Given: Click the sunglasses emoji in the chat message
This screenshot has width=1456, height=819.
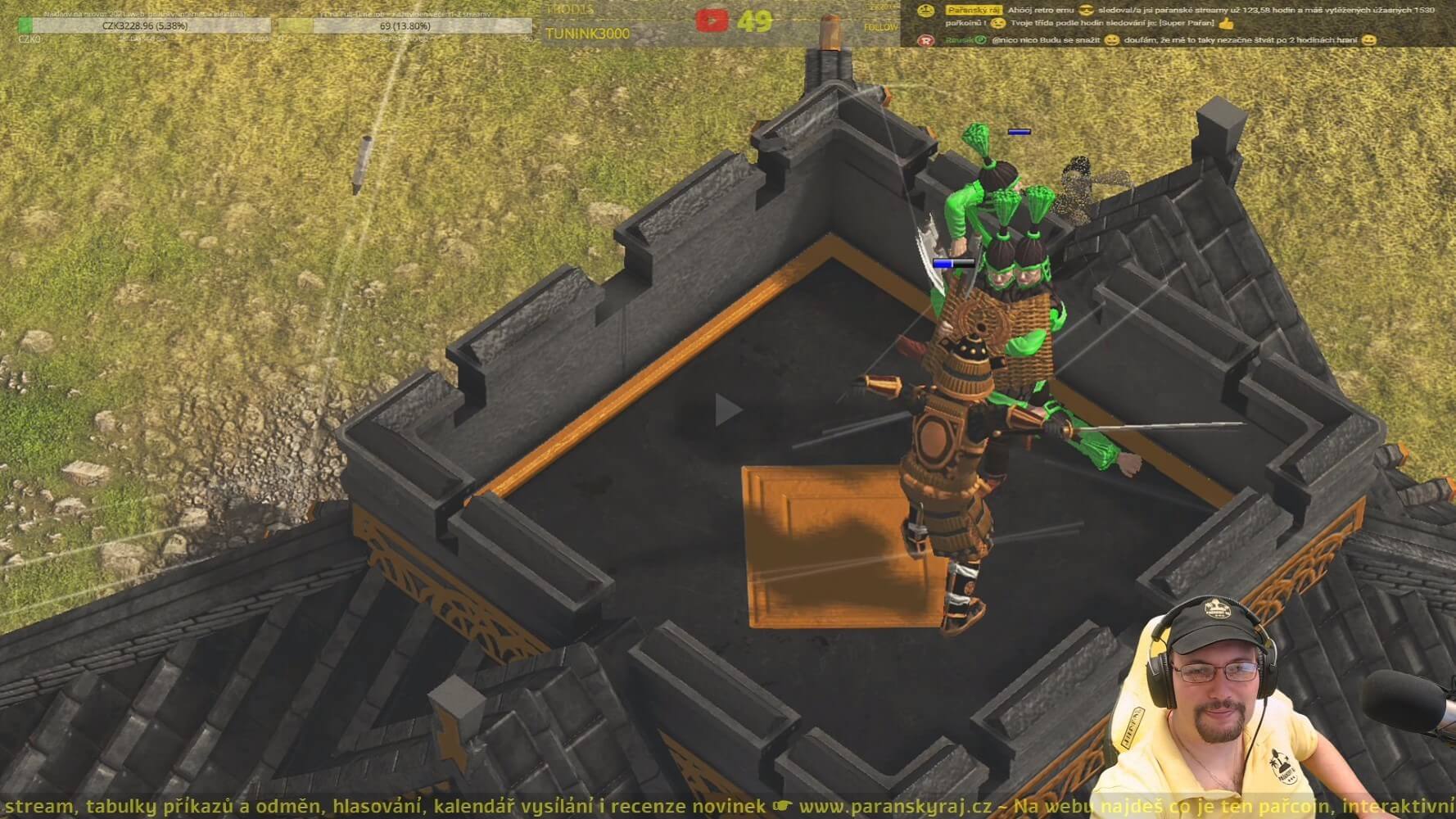Looking at the screenshot, I should (1087, 11).
